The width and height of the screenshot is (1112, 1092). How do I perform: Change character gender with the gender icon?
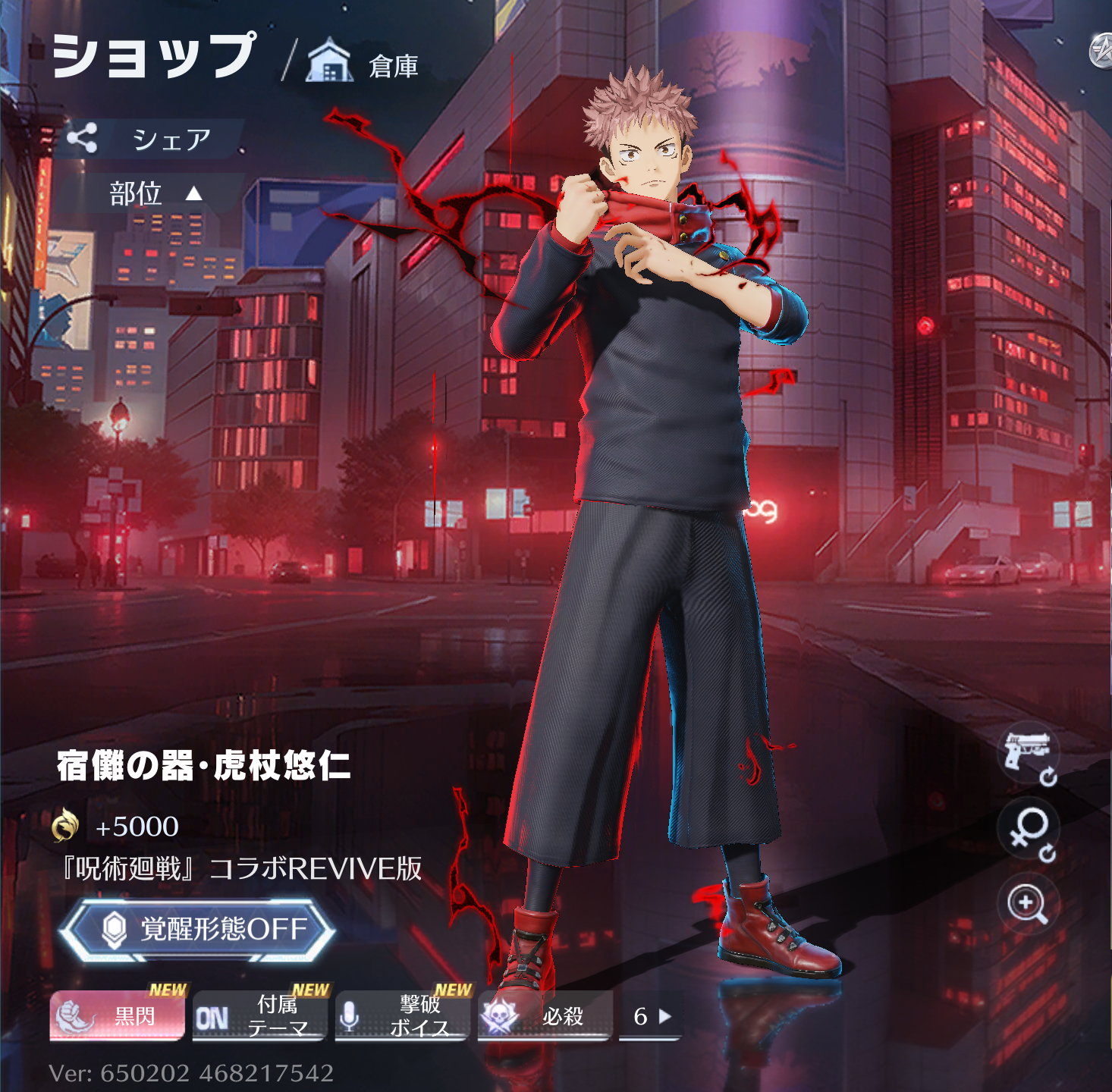click(x=1028, y=831)
